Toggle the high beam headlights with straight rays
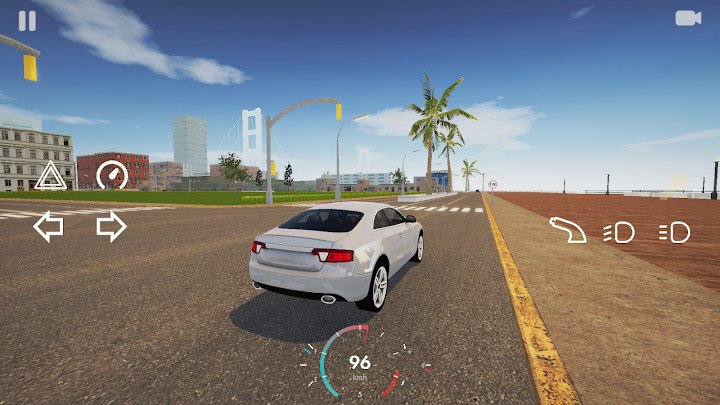The image size is (720, 405). click(675, 233)
